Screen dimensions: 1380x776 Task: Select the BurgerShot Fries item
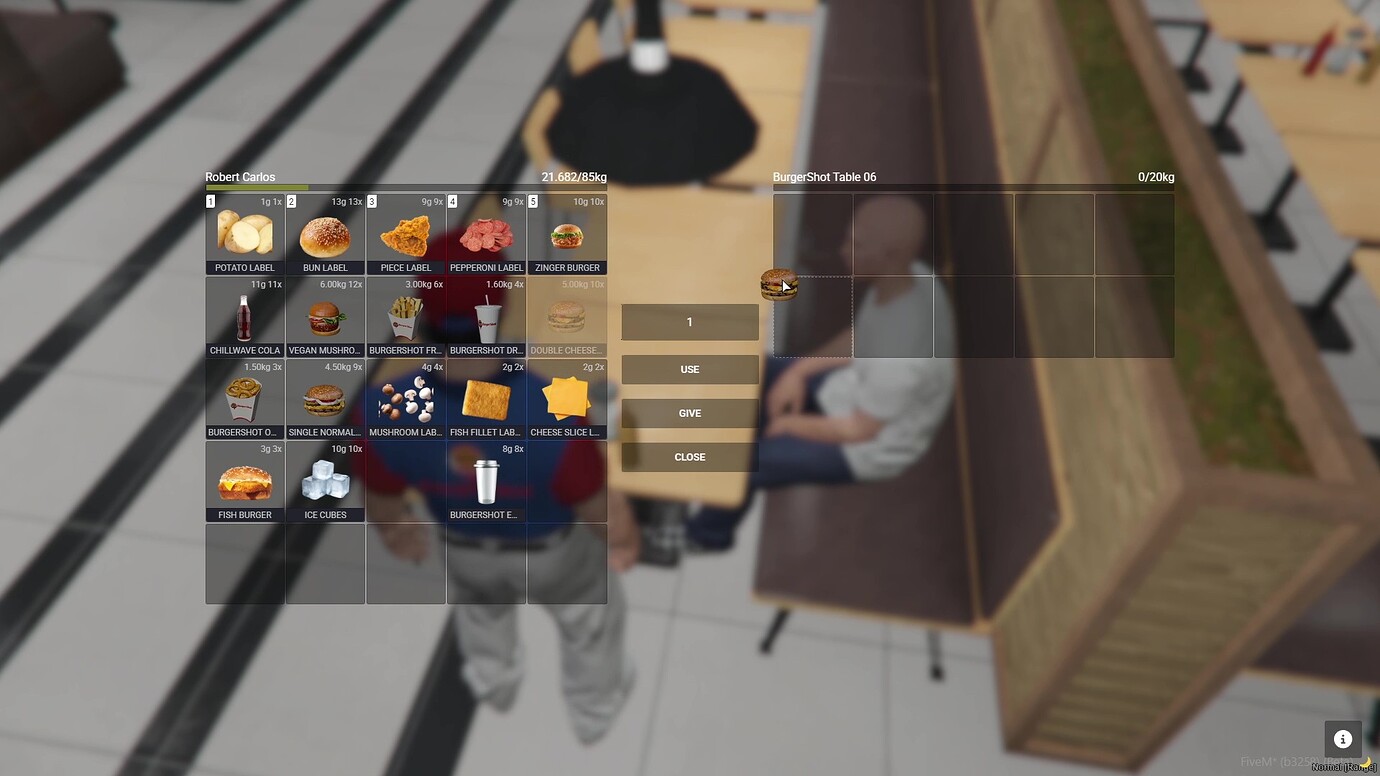point(405,316)
